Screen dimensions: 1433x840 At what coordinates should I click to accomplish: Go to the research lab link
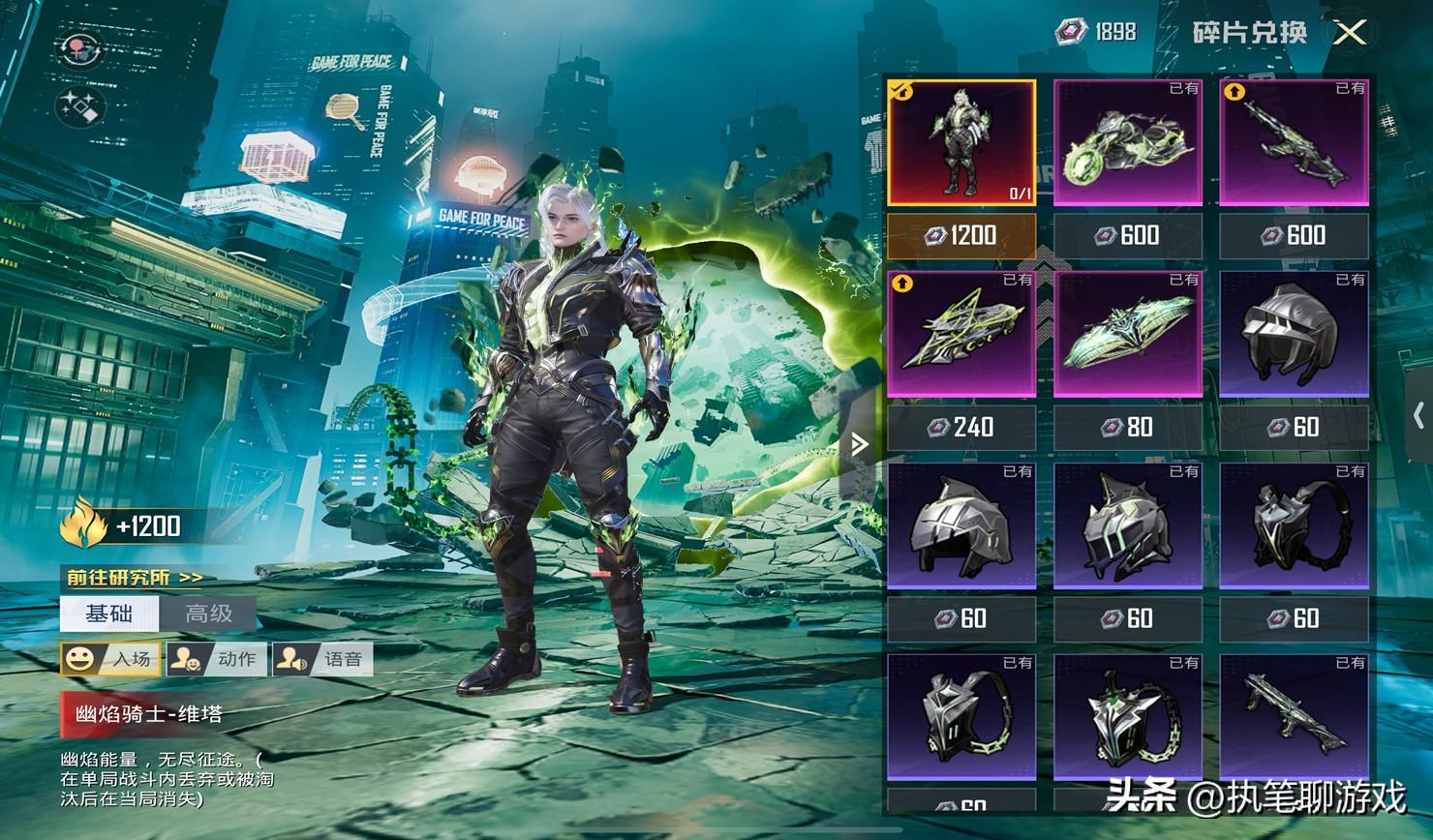click(135, 578)
